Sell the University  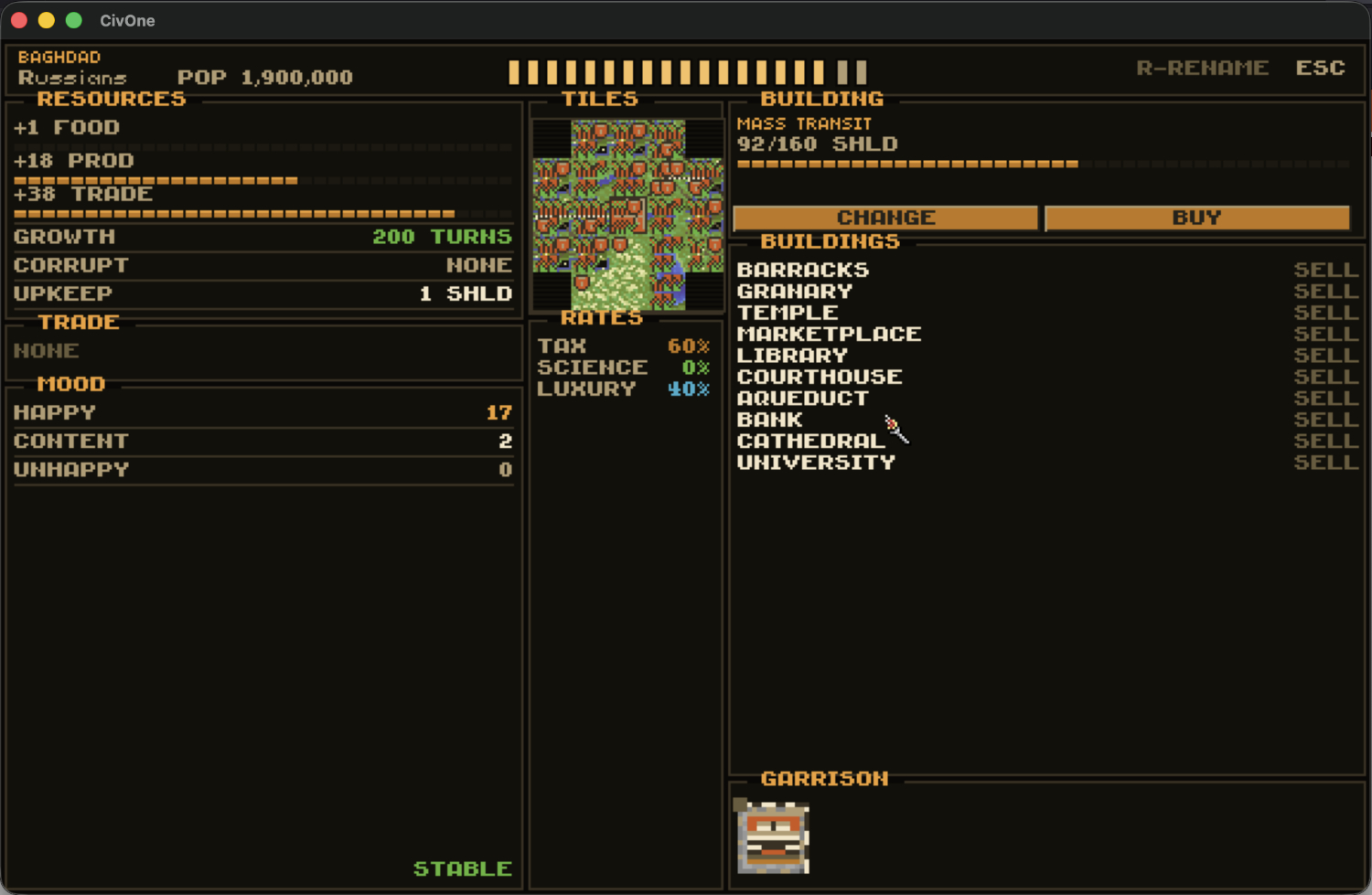(x=1325, y=463)
